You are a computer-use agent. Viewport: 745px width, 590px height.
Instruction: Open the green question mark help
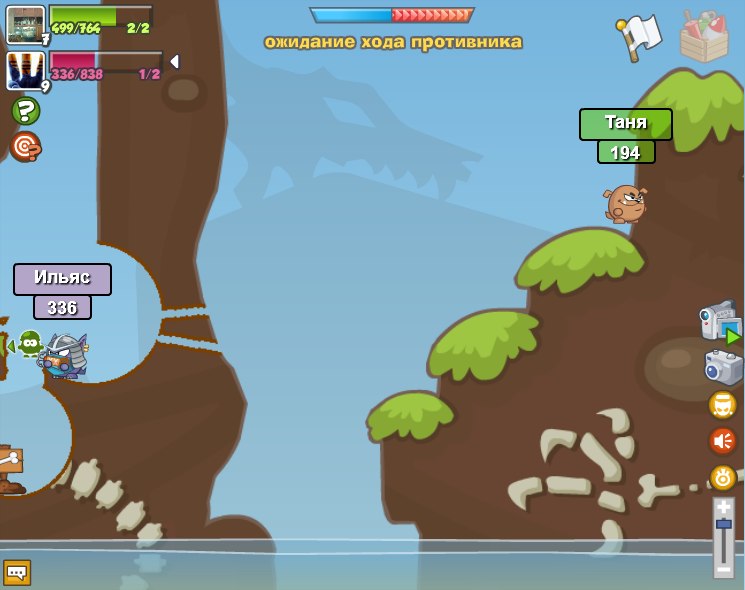[x=26, y=111]
